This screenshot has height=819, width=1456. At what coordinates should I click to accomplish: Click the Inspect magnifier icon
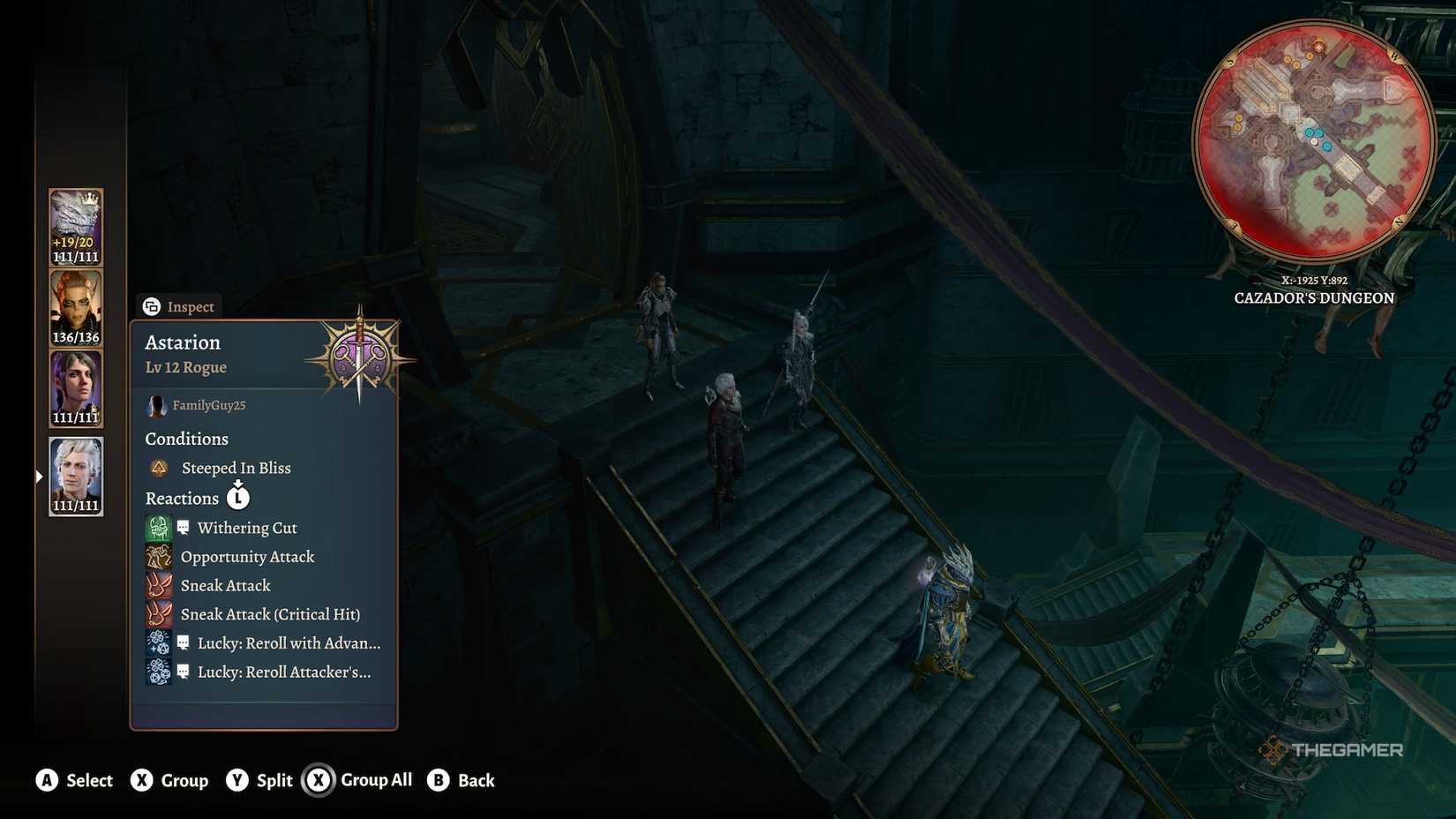[152, 306]
